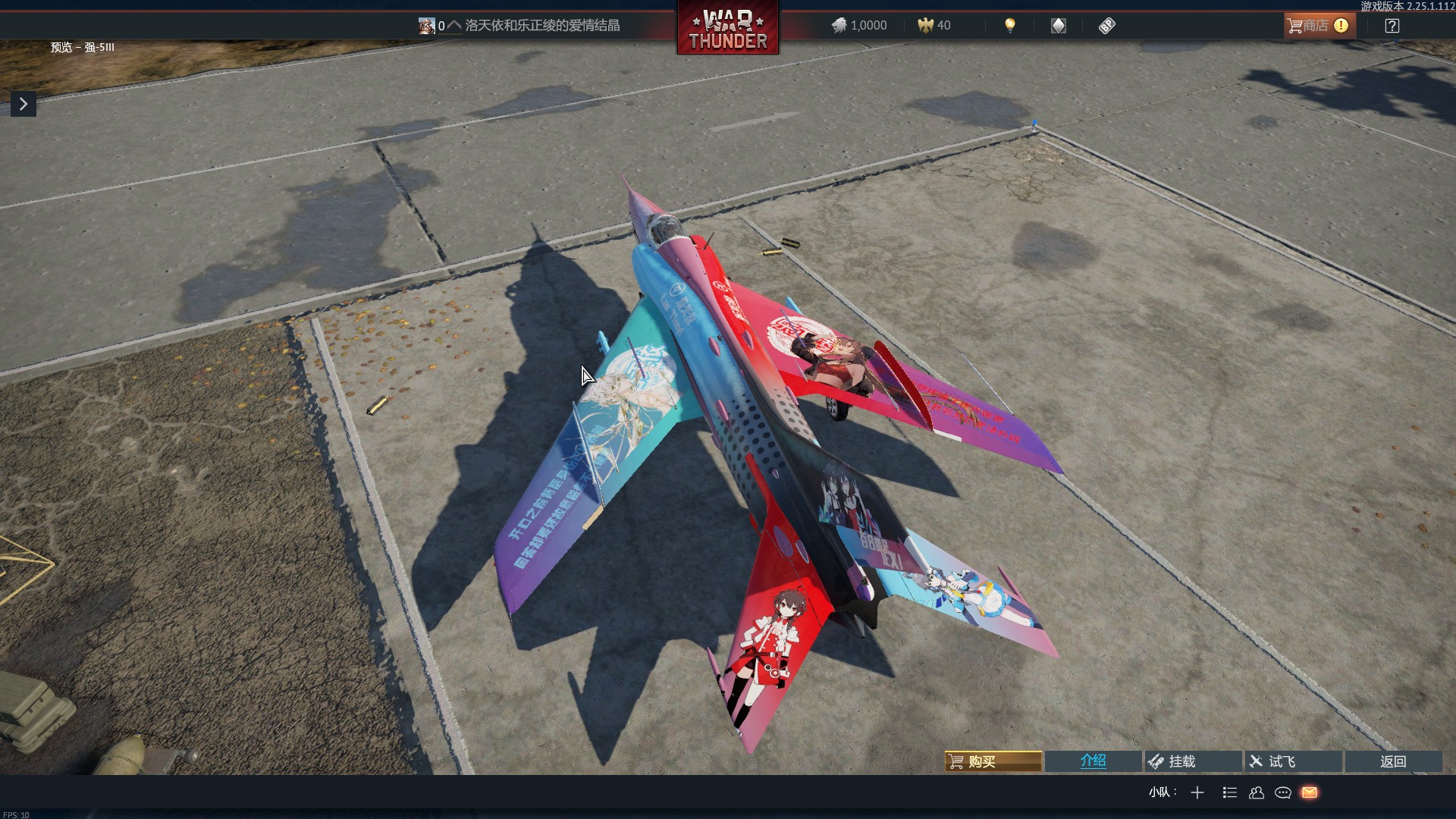Viewport: 1456px width, 819px height.
Task: Open the Battle Pass BP icon
Action: pos(1106,26)
